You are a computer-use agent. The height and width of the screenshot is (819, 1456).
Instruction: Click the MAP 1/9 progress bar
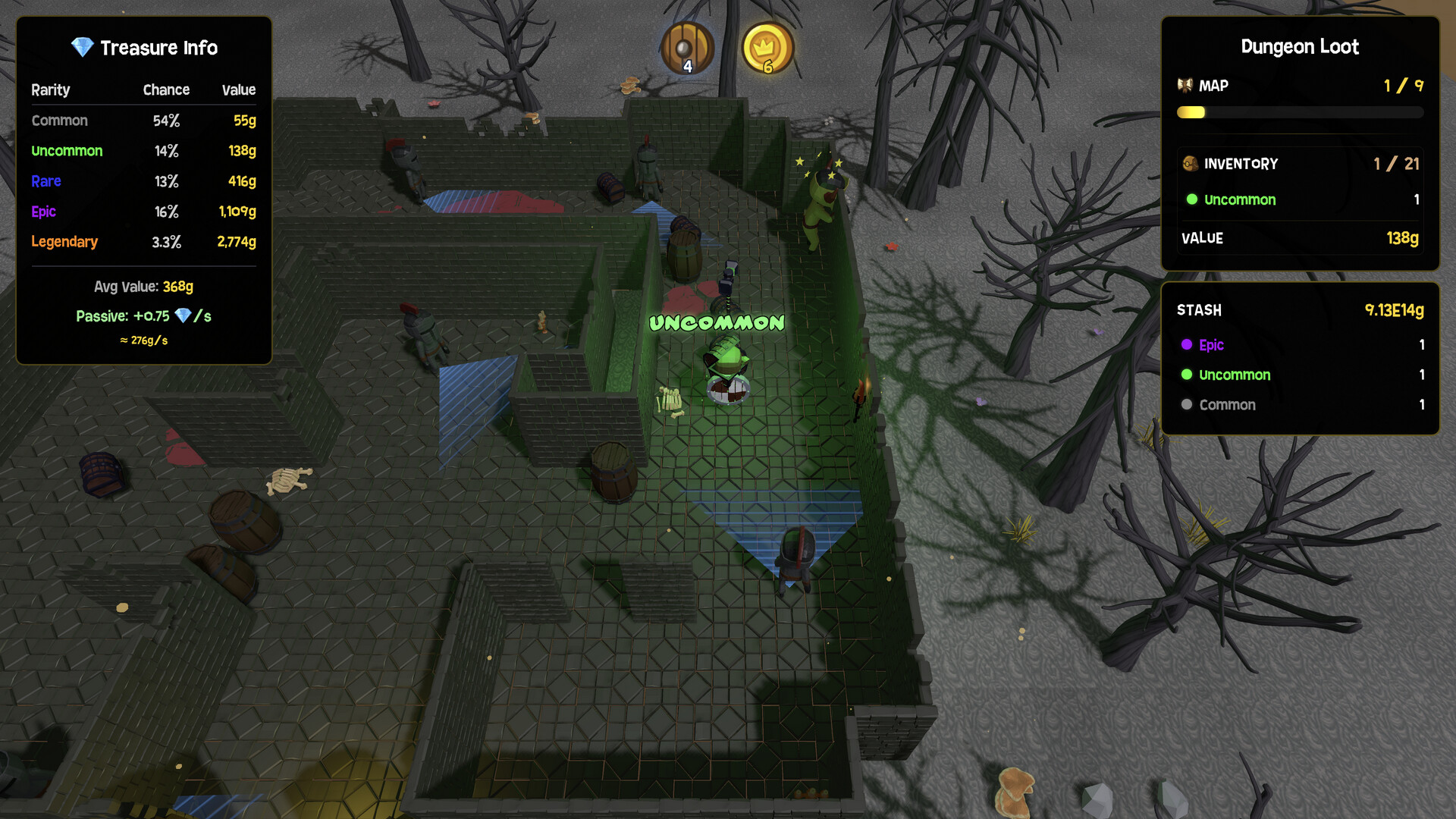(1299, 111)
